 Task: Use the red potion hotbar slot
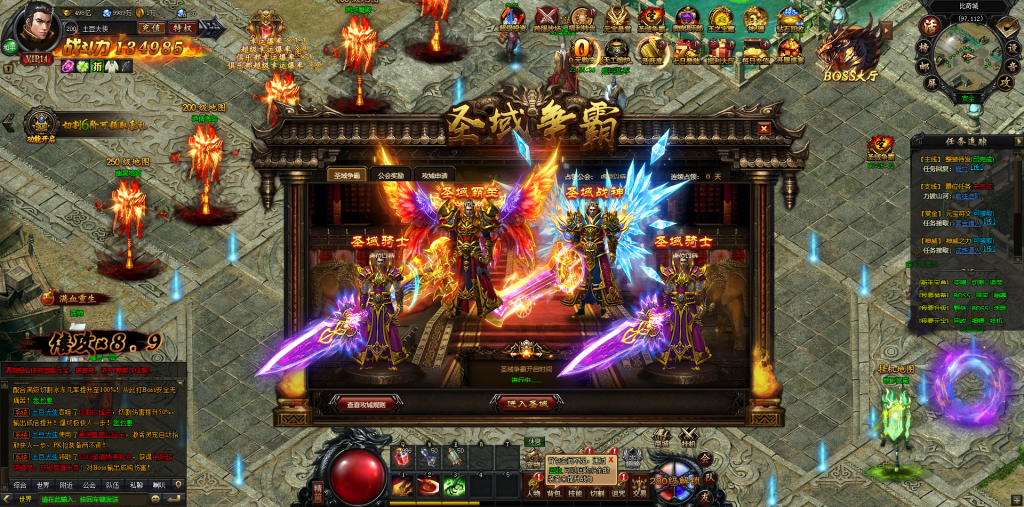[401, 456]
